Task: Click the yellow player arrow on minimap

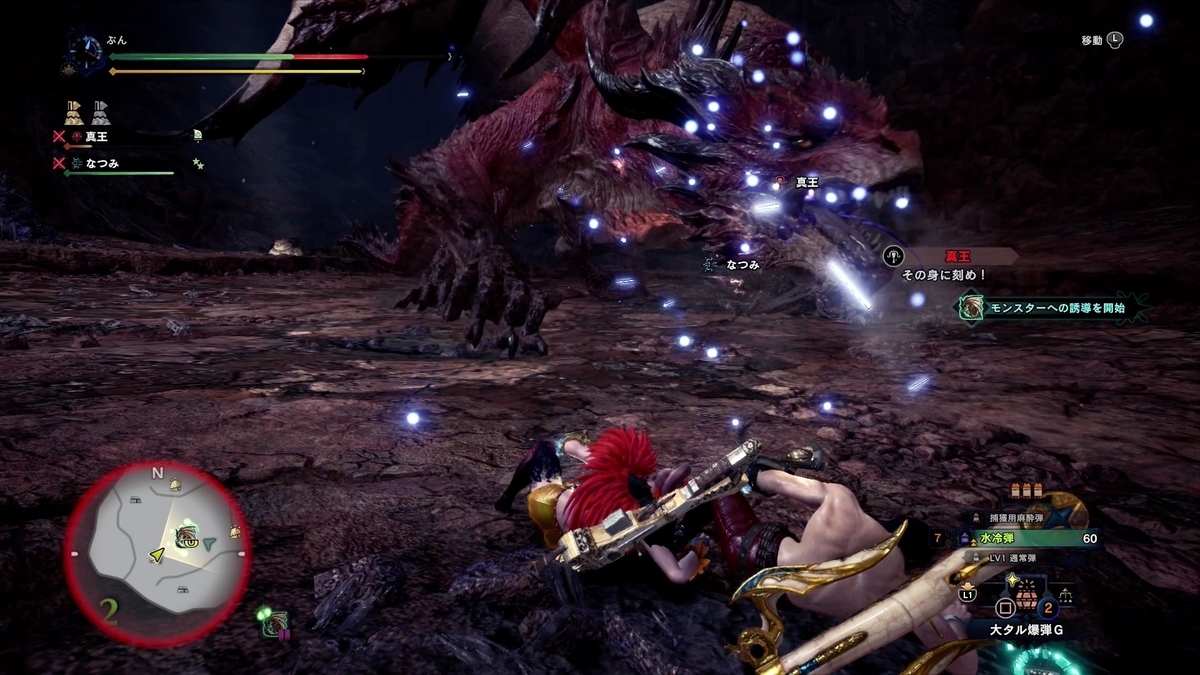Action: (x=157, y=553)
